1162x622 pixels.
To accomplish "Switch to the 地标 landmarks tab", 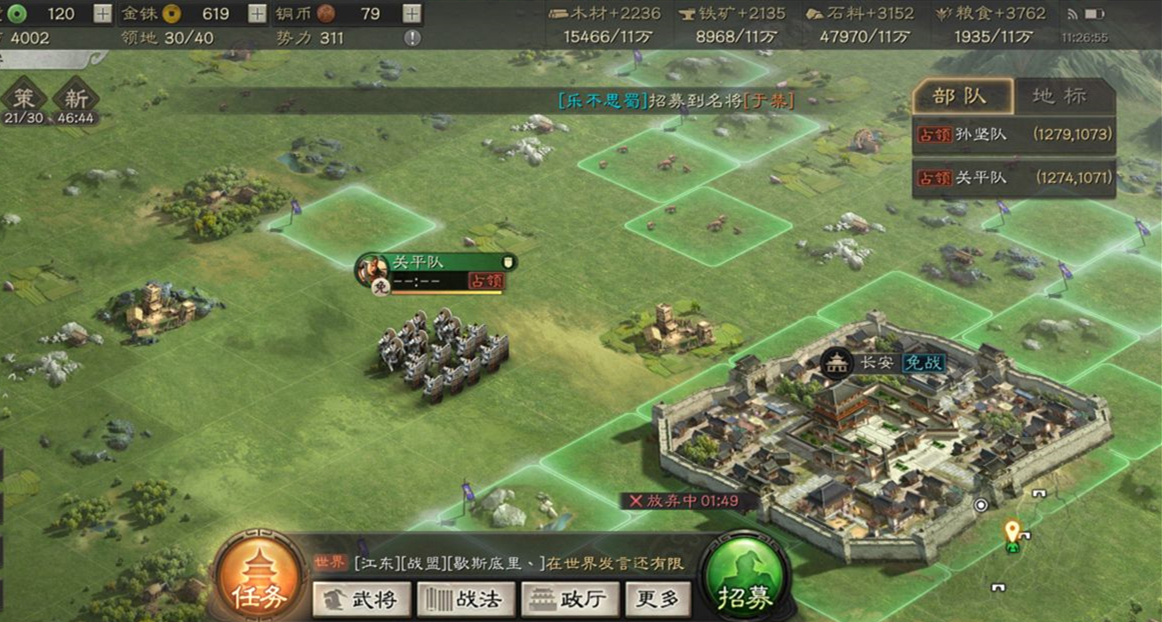I will 1059,97.
